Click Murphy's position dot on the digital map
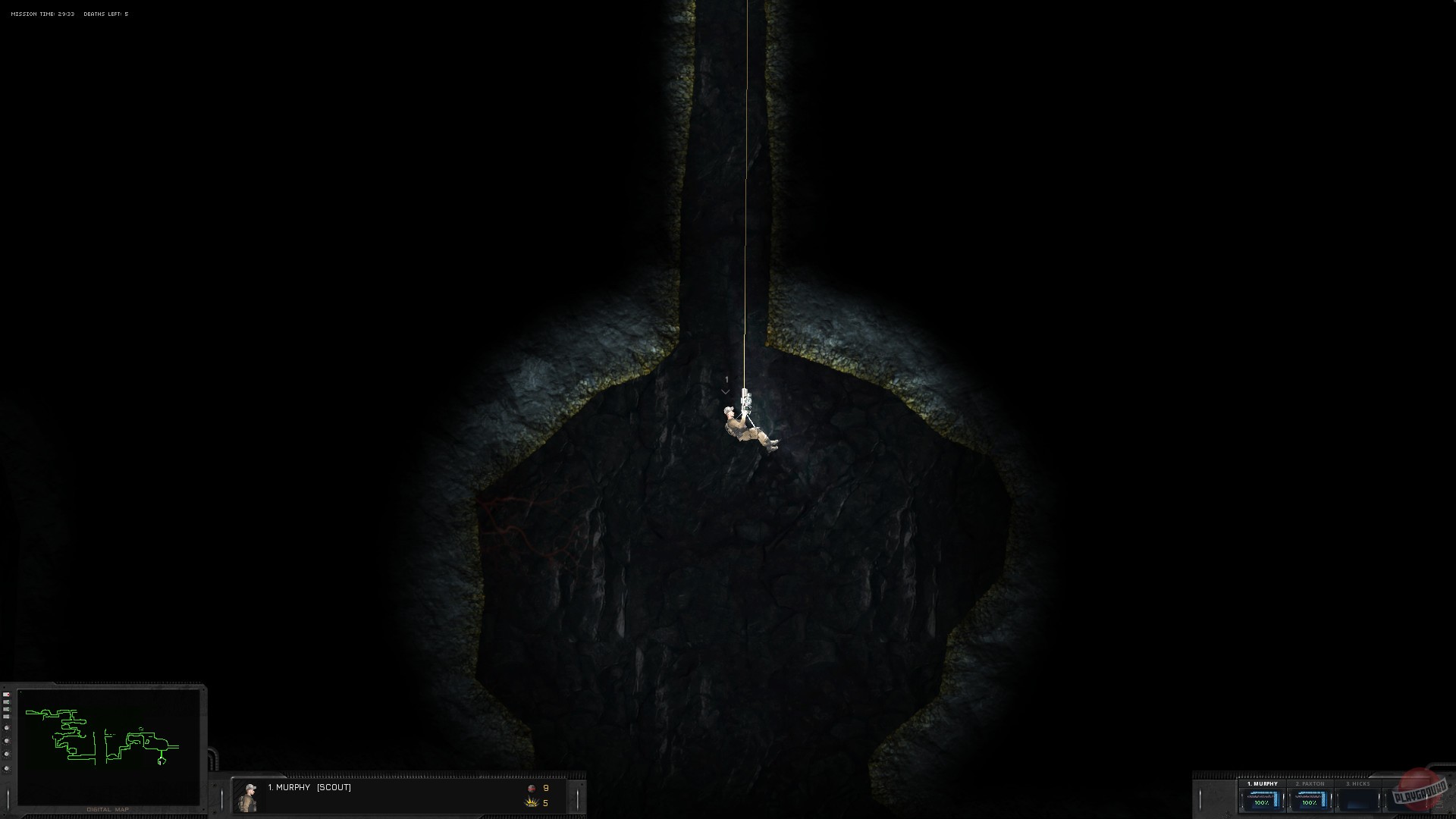The width and height of the screenshot is (1456, 819). [x=161, y=761]
